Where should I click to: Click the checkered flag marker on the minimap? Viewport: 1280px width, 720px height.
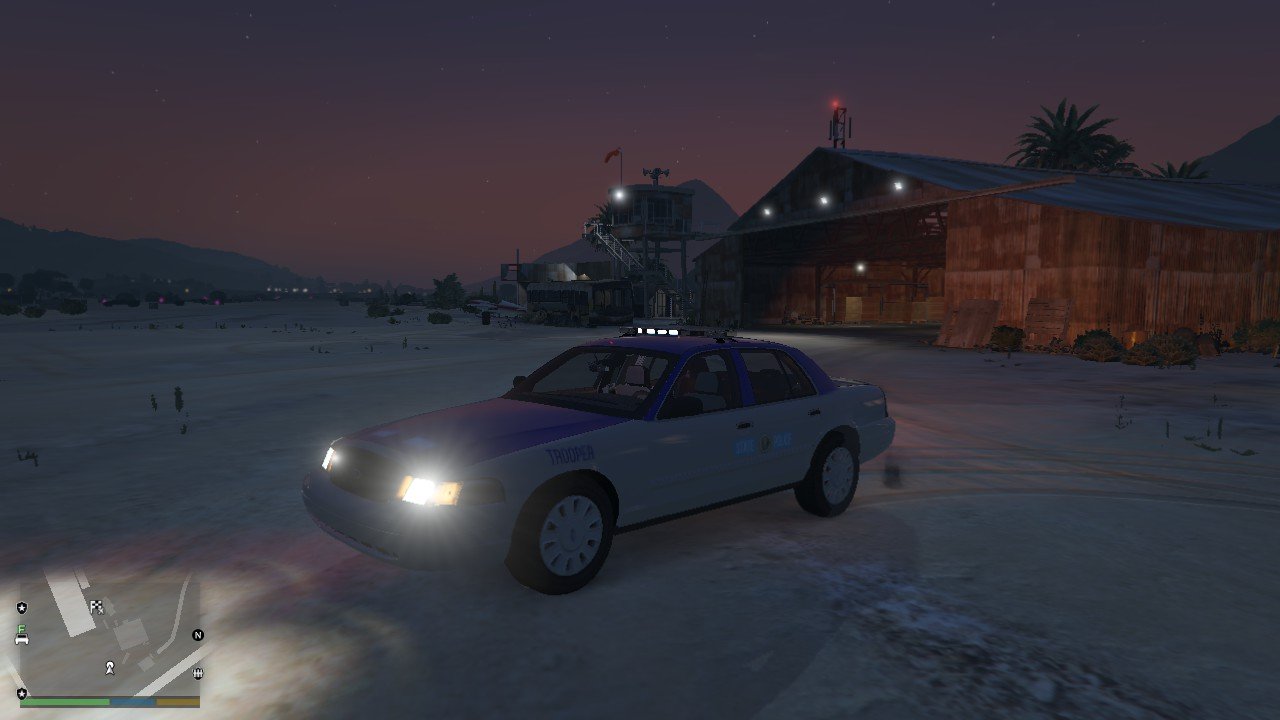click(97, 606)
